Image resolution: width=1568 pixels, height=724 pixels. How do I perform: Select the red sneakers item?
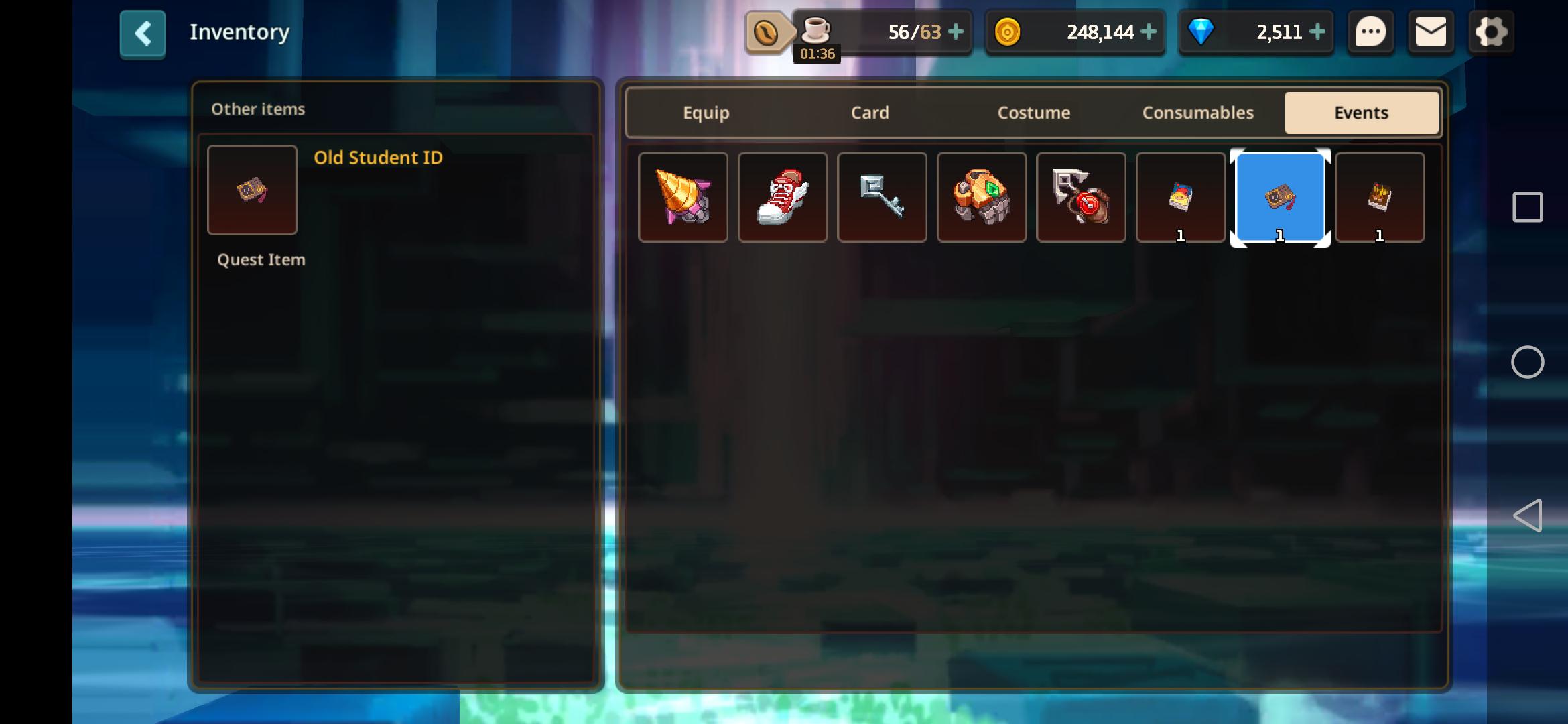(782, 196)
